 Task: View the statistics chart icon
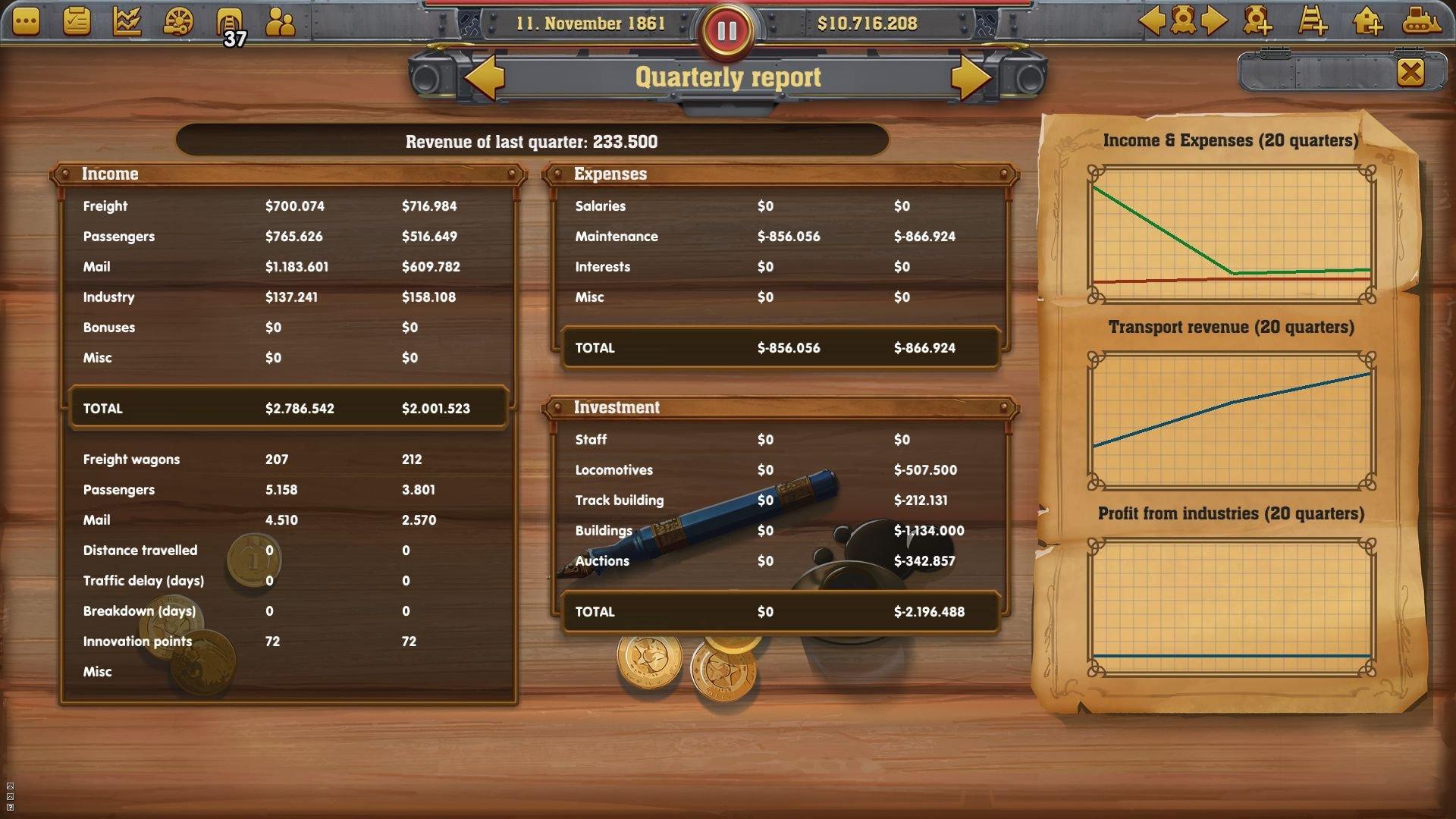[x=126, y=23]
